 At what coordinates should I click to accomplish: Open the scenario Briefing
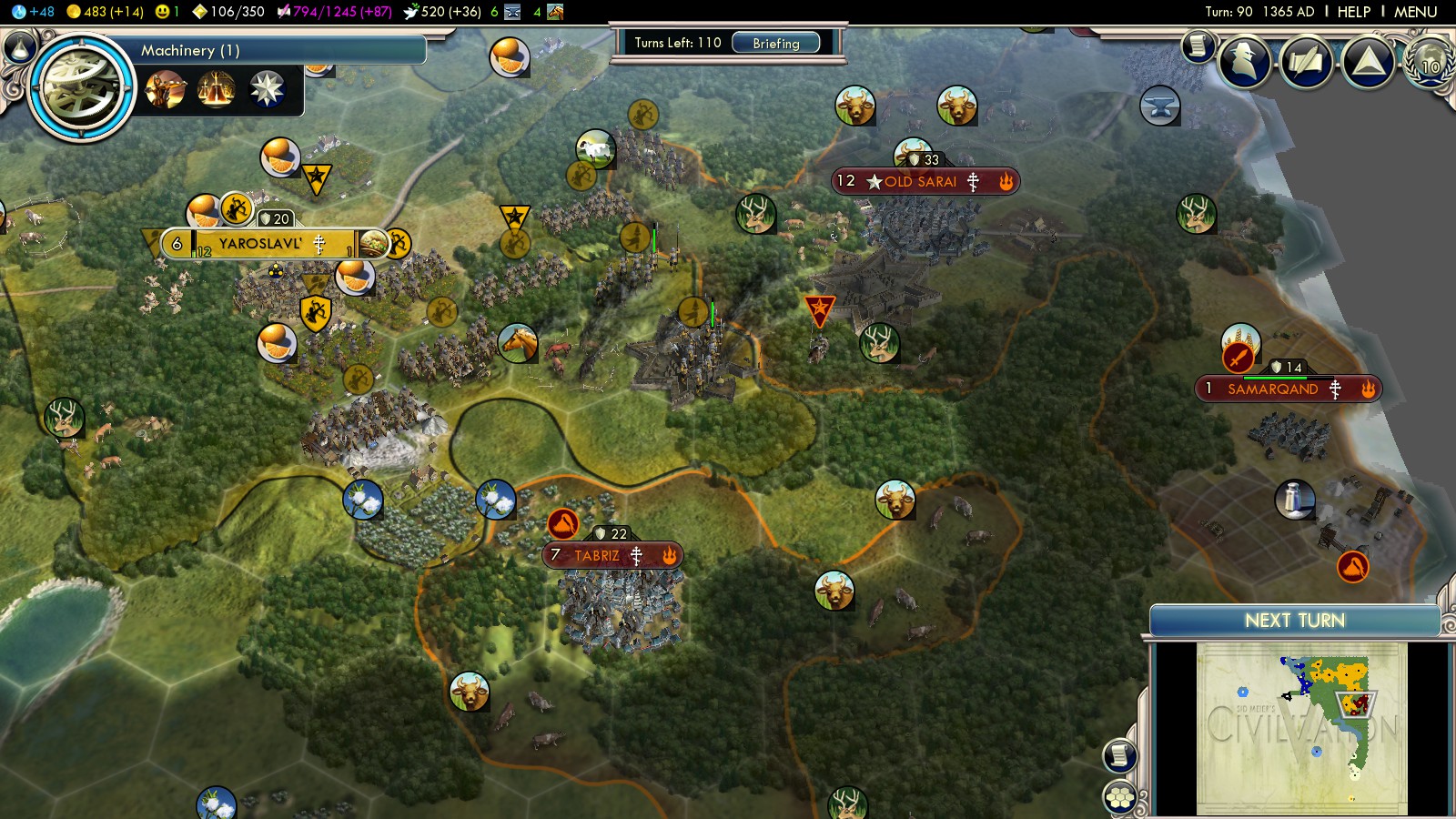click(x=775, y=43)
